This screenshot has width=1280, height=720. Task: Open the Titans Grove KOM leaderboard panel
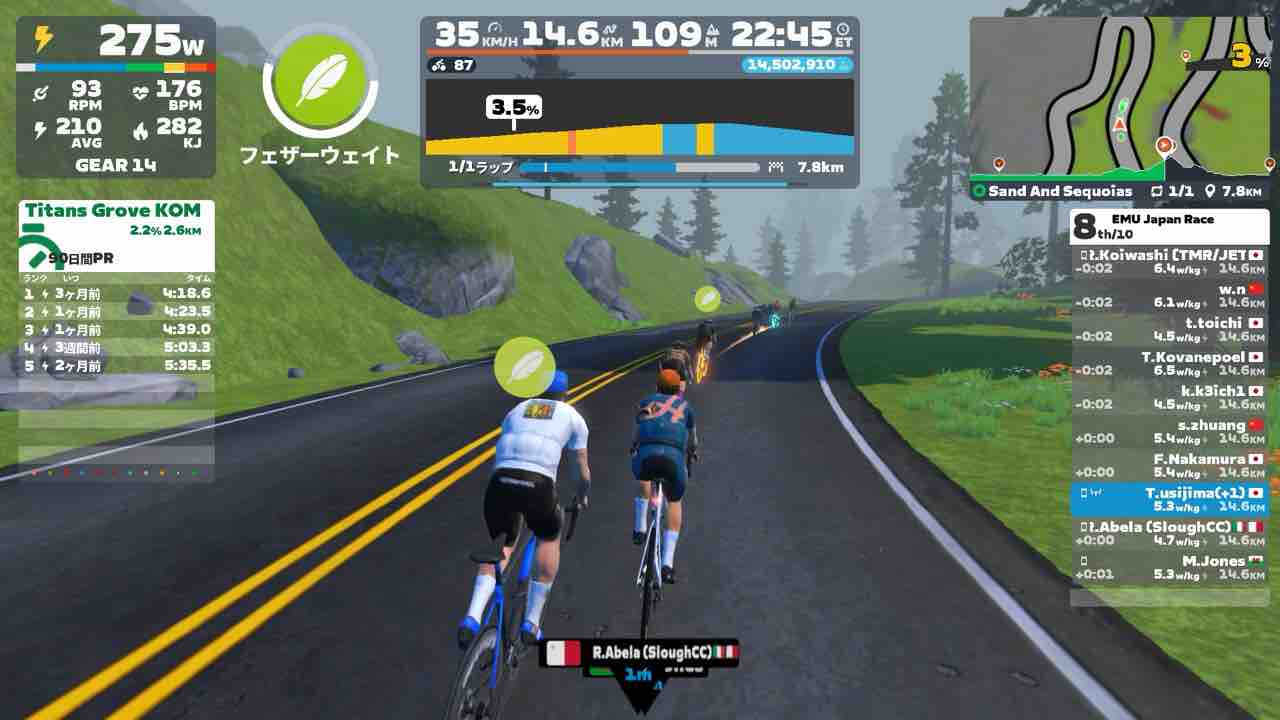pyautogui.click(x=113, y=211)
